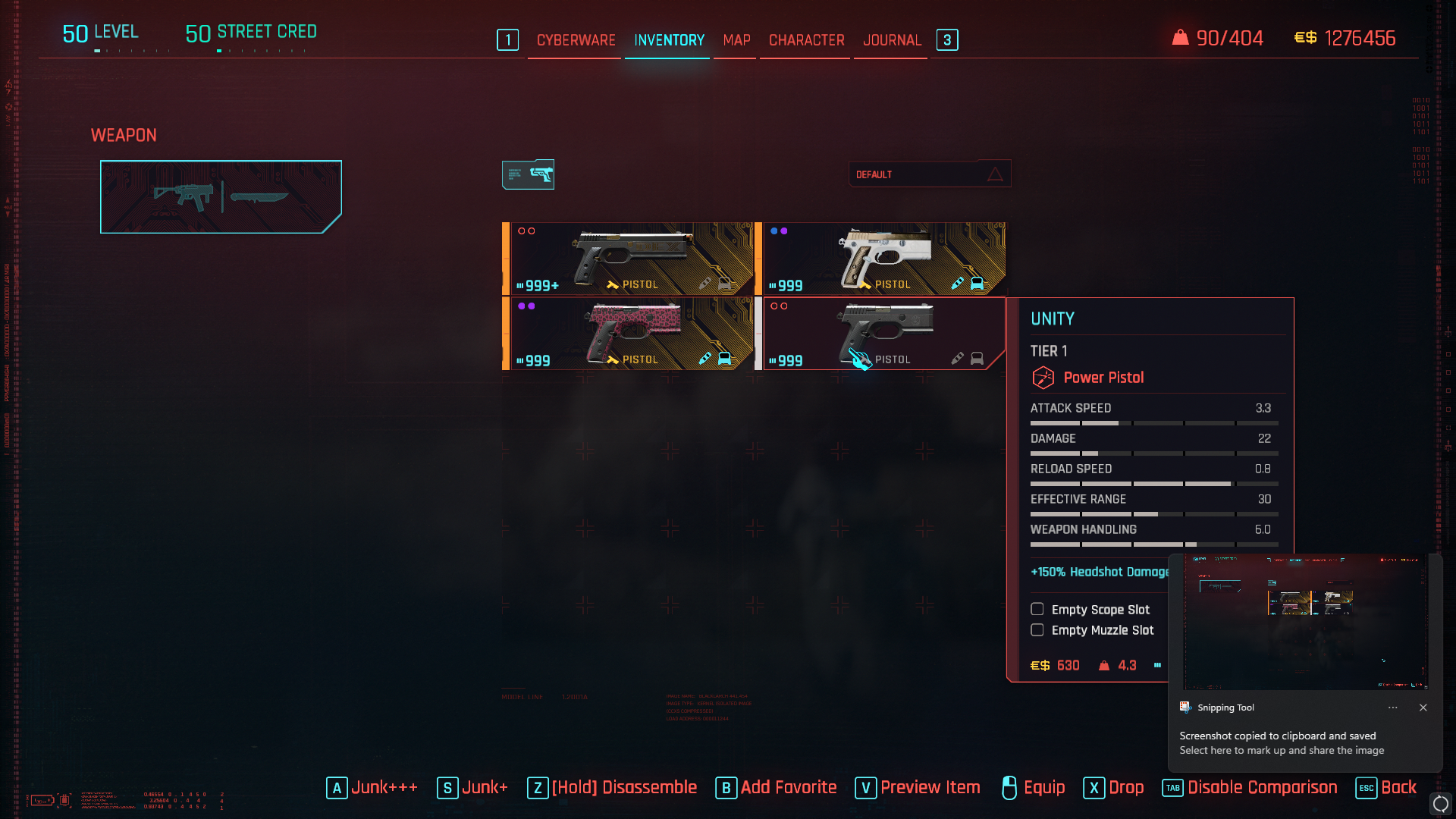
Task: Open Snipping Tool notification options menu
Action: click(x=1392, y=708)
